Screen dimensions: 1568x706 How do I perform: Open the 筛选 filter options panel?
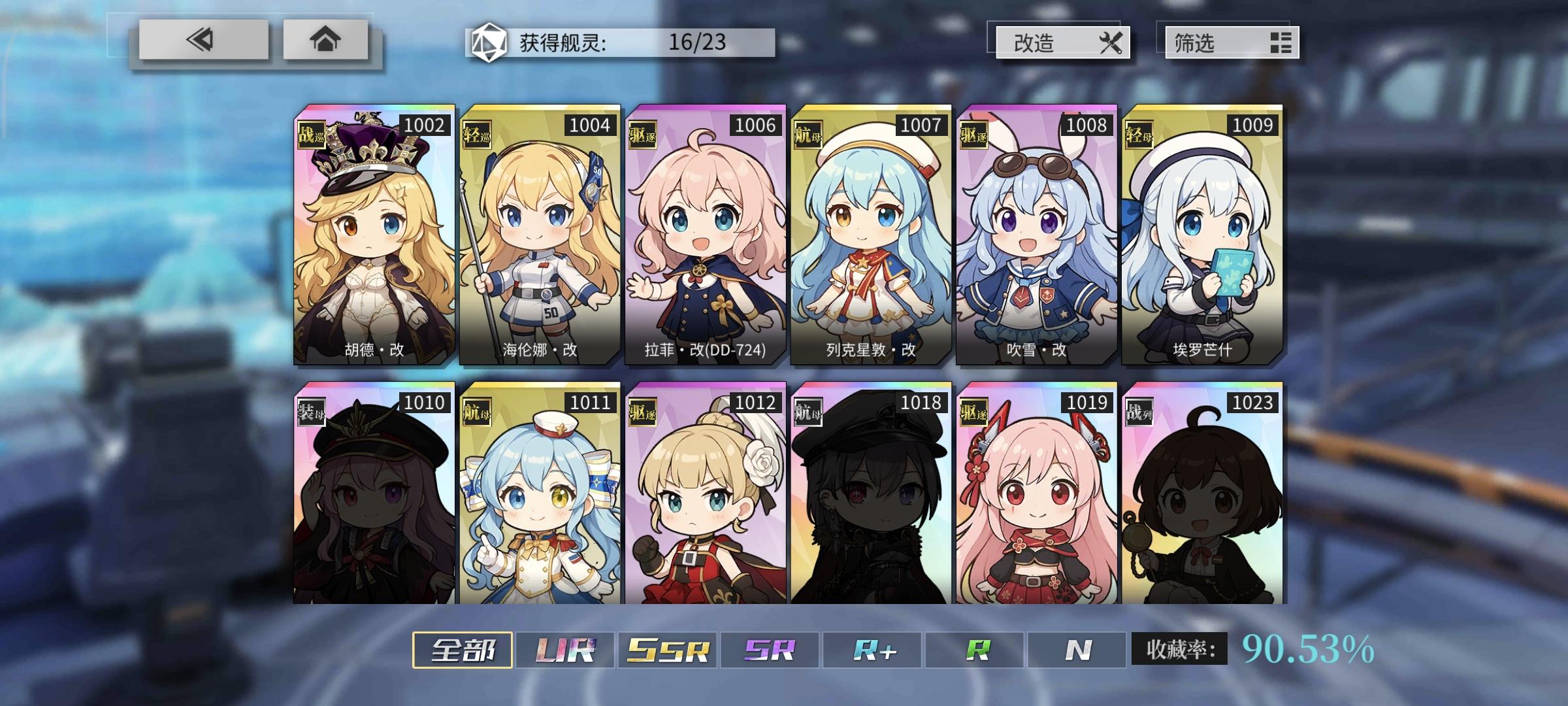click(x=1232, y=44)
